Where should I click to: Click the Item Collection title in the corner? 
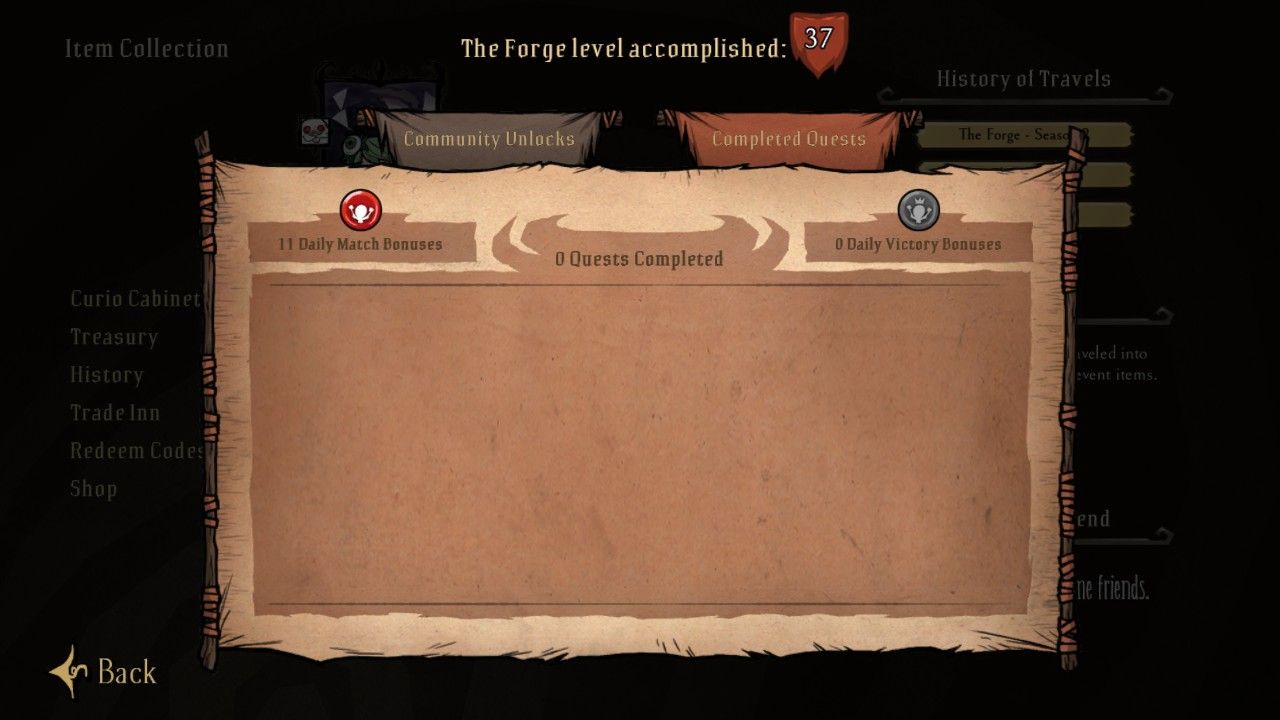pyautogui.click(x=146, y=48)
